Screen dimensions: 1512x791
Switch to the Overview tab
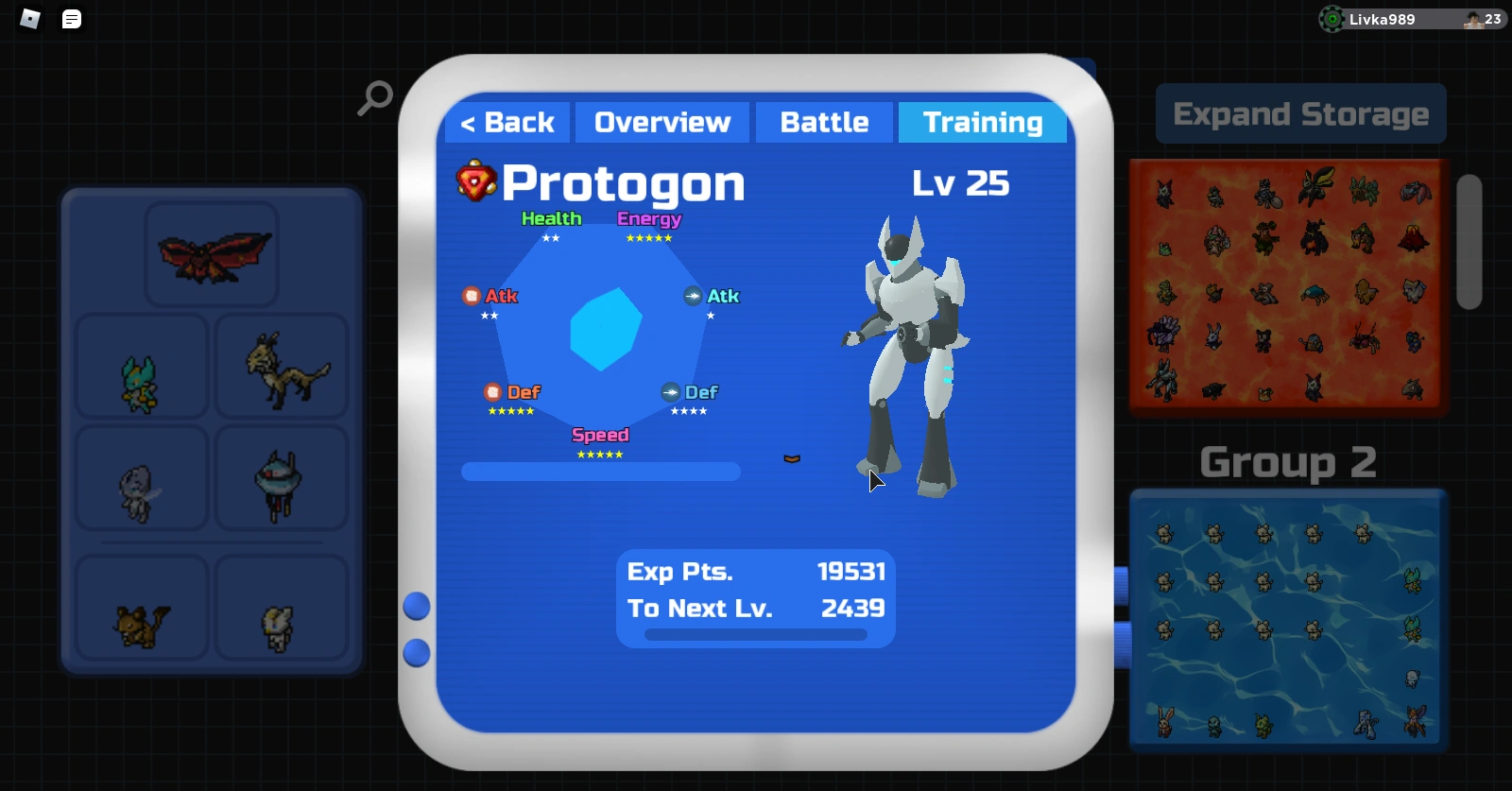(661, 122)
